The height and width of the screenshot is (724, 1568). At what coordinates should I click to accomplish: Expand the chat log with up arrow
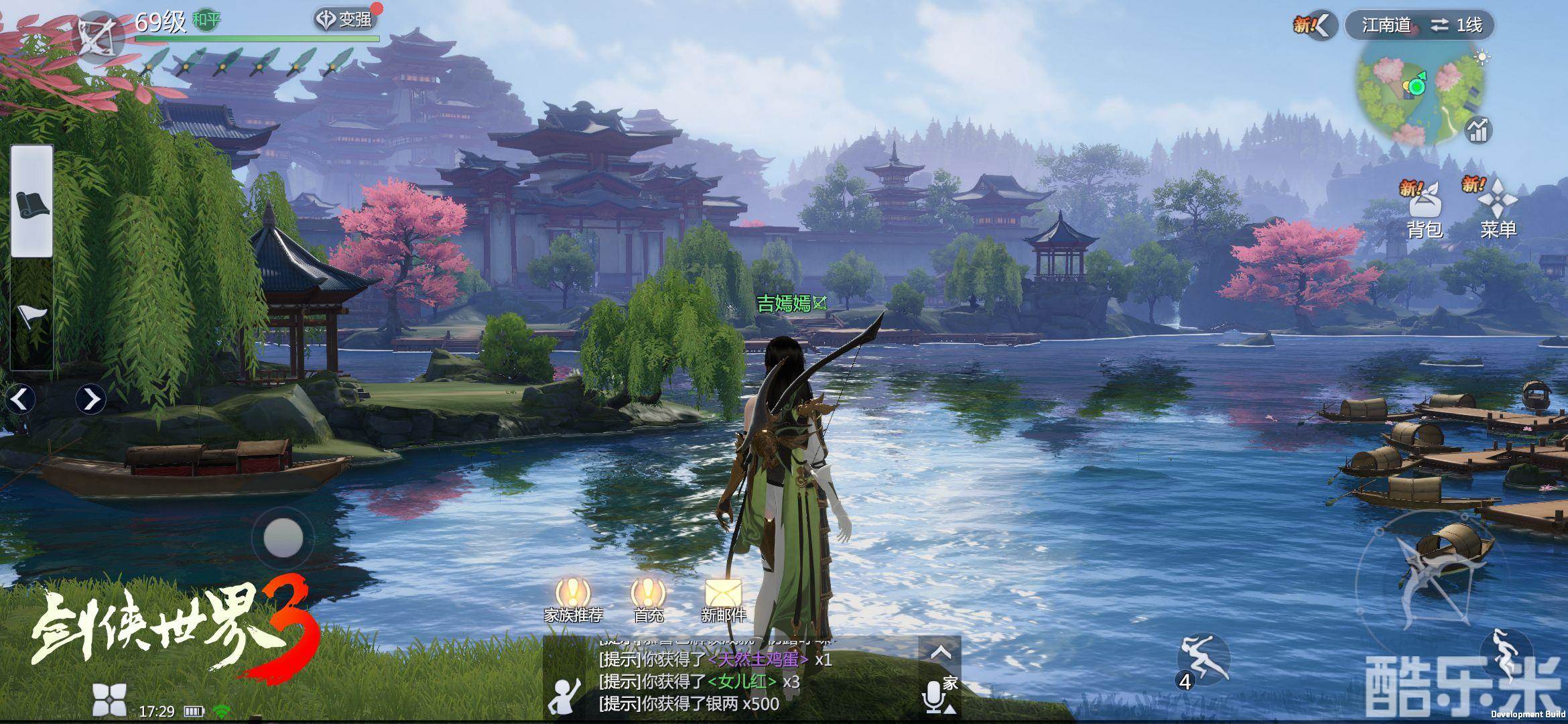(941, 652)
